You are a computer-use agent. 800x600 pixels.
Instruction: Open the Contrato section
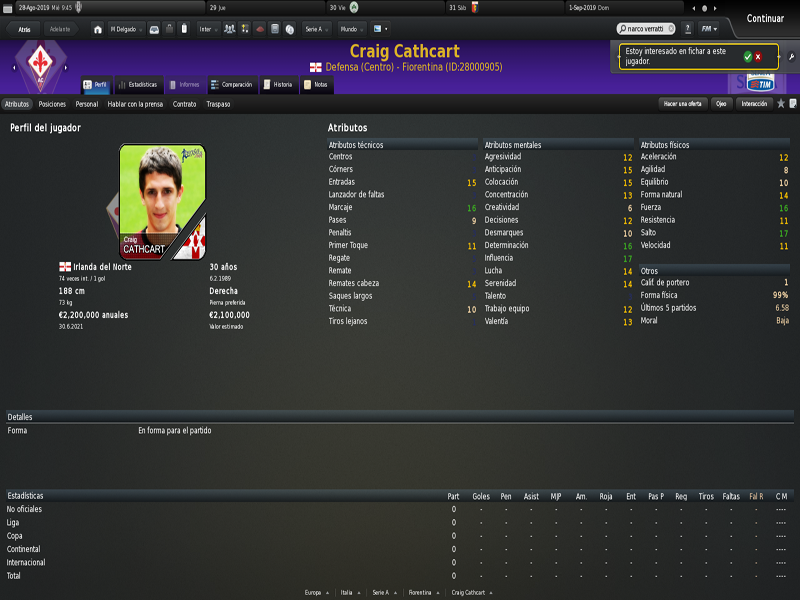click(x=184, y=103)
